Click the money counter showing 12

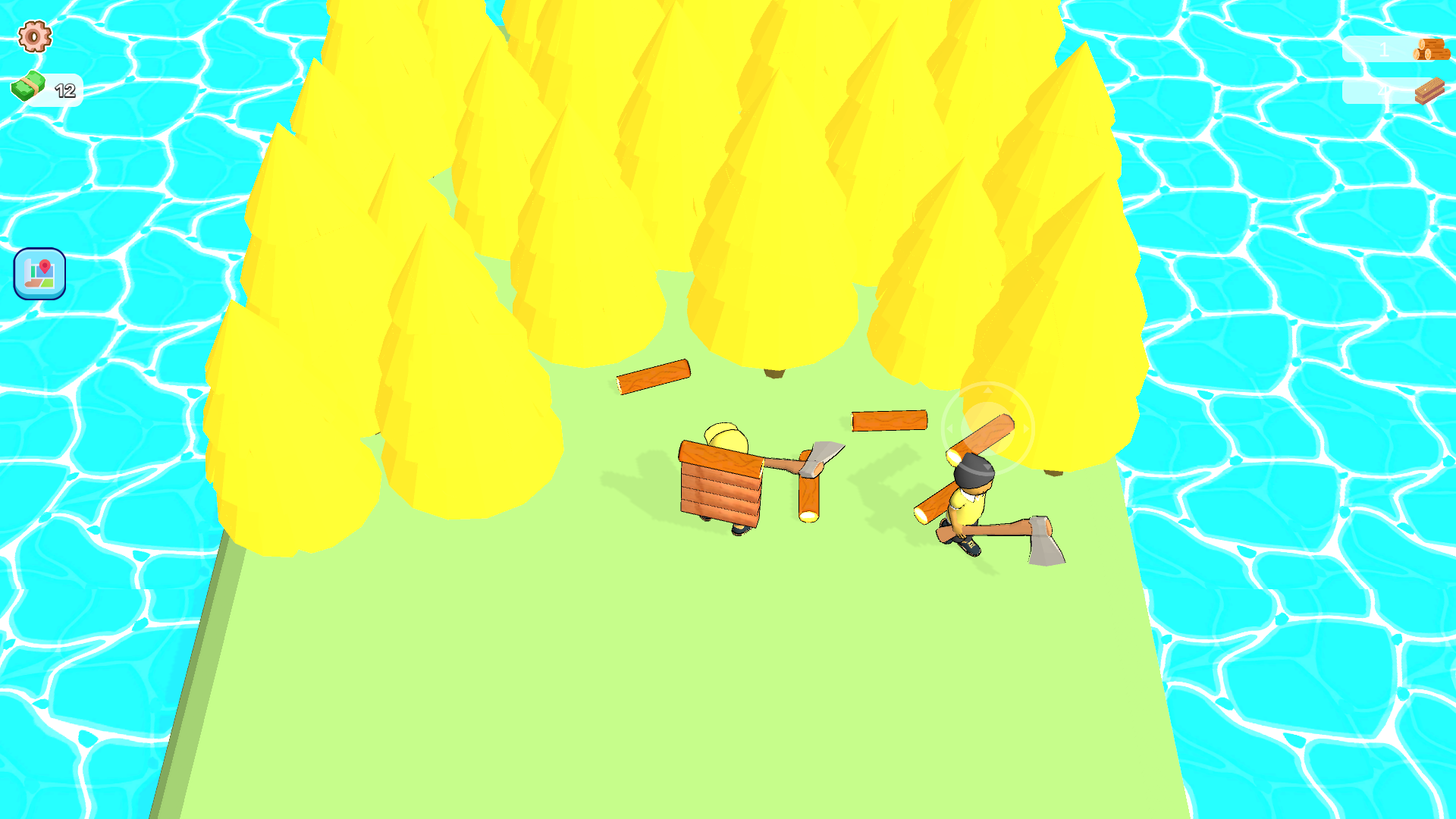(64, 90)
